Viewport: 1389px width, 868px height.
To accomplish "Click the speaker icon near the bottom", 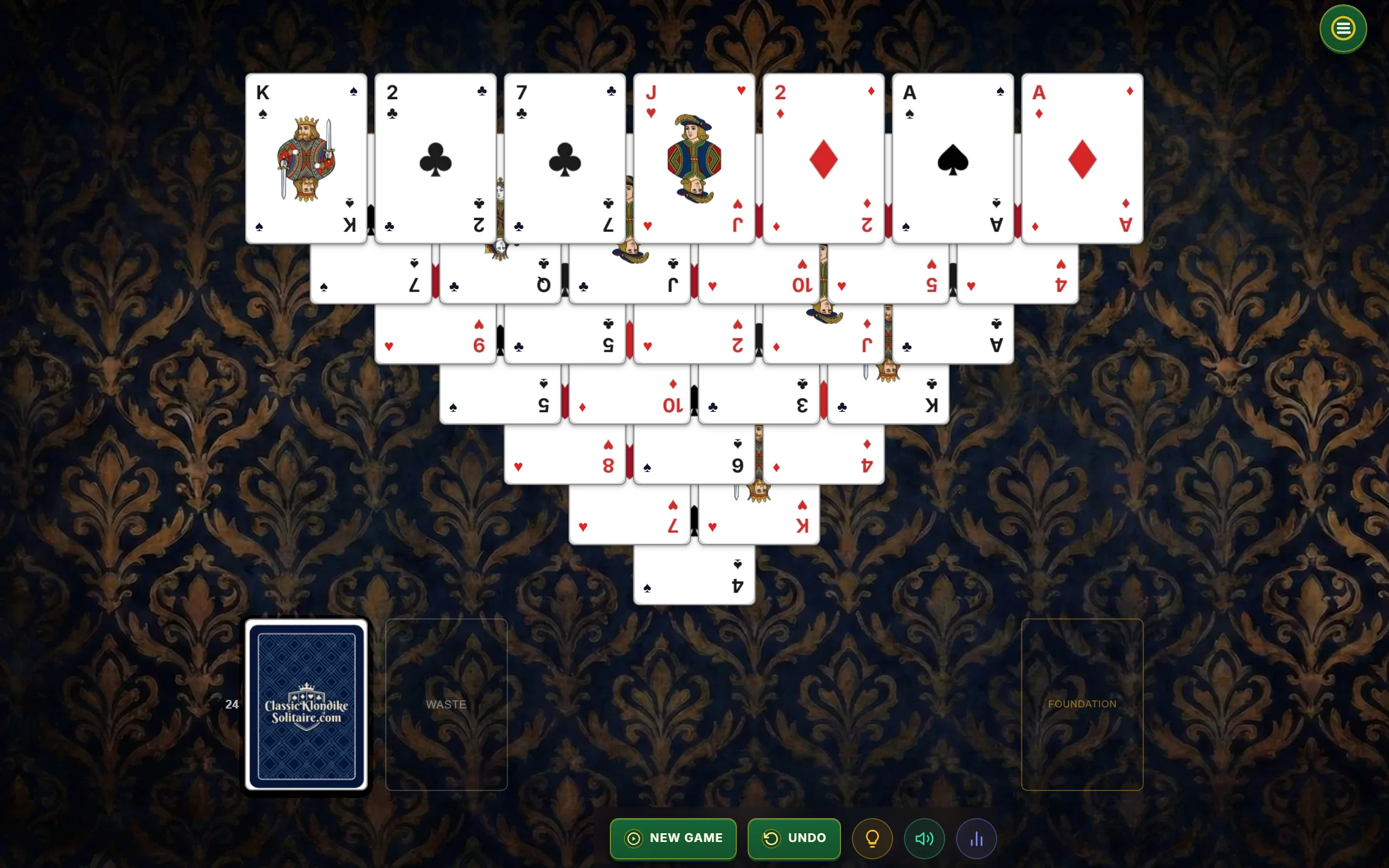I will click(924, 838).
